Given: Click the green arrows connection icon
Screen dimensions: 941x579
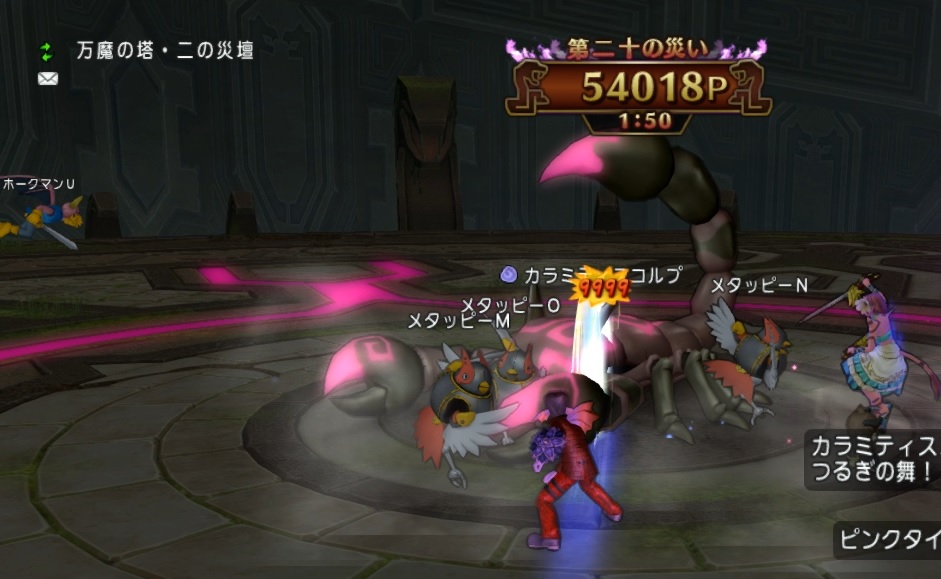Looking at the screenshot, I should pyautogui.click(x=46, y=50).
